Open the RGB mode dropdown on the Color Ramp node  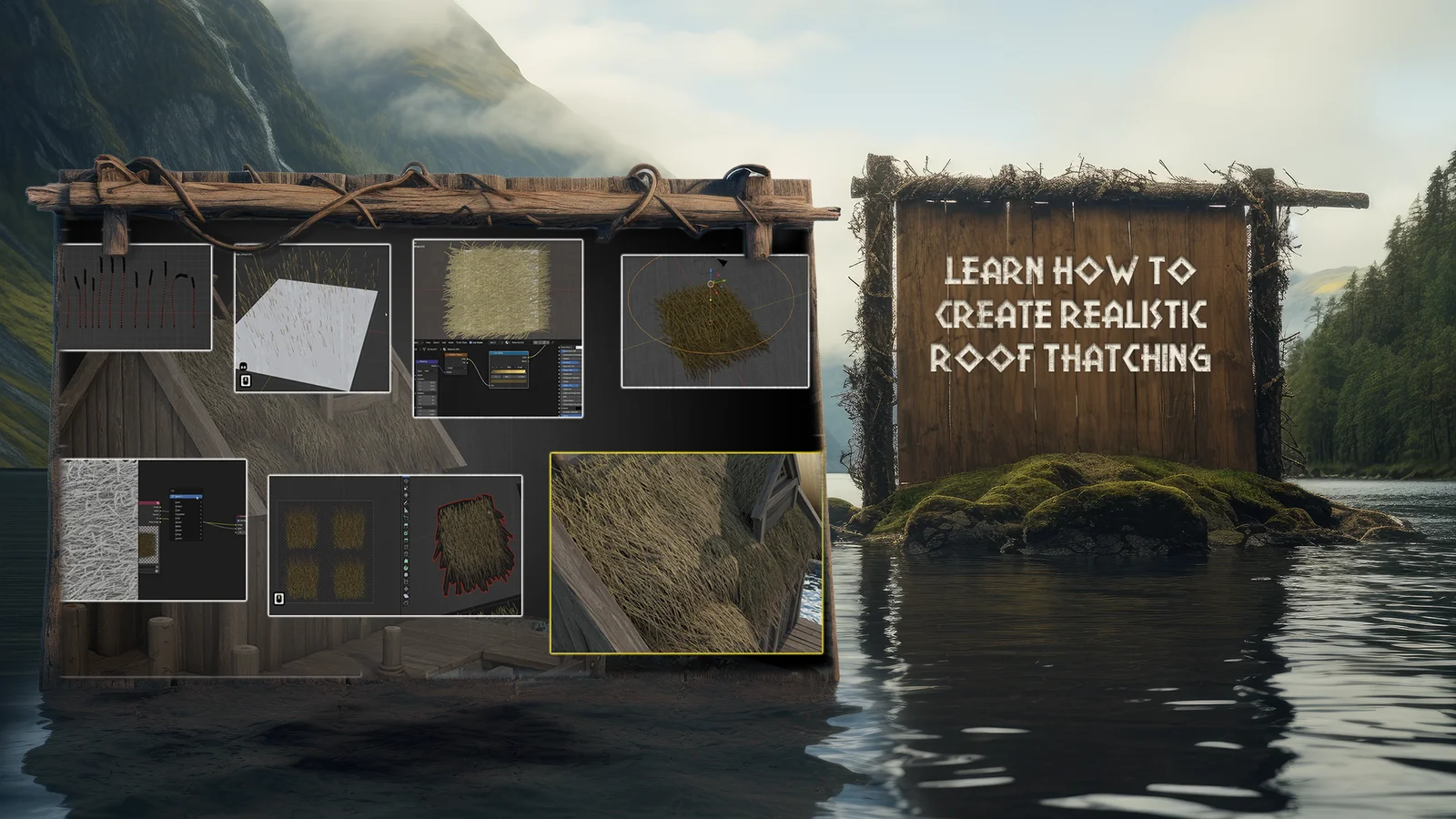508,367
